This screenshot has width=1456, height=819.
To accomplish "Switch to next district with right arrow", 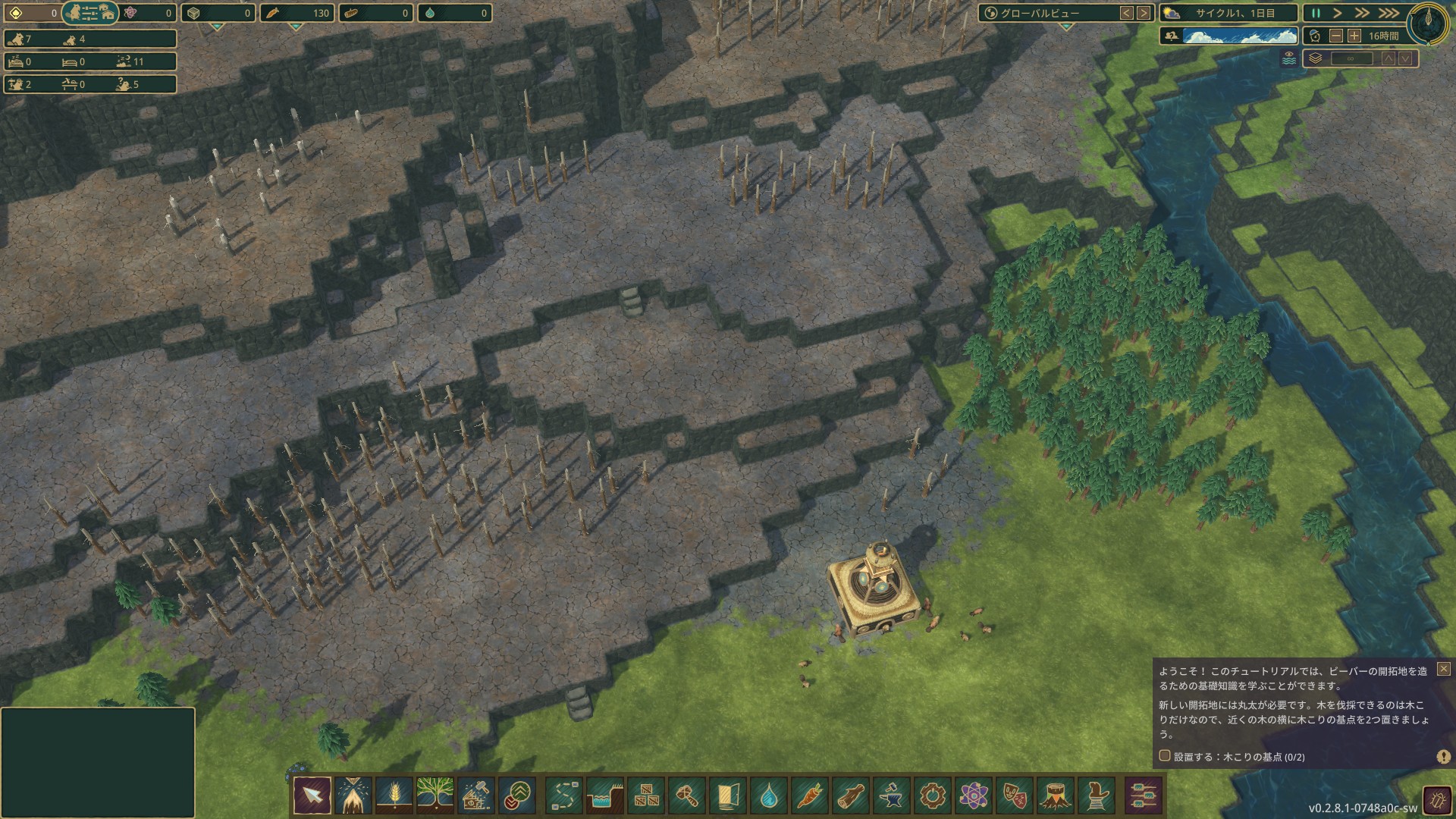I will coord(1144,13).
